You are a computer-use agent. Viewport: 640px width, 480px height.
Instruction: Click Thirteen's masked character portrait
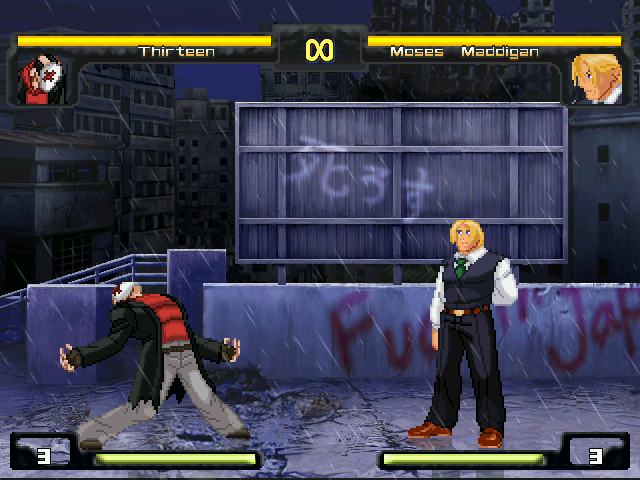point(41,79)
